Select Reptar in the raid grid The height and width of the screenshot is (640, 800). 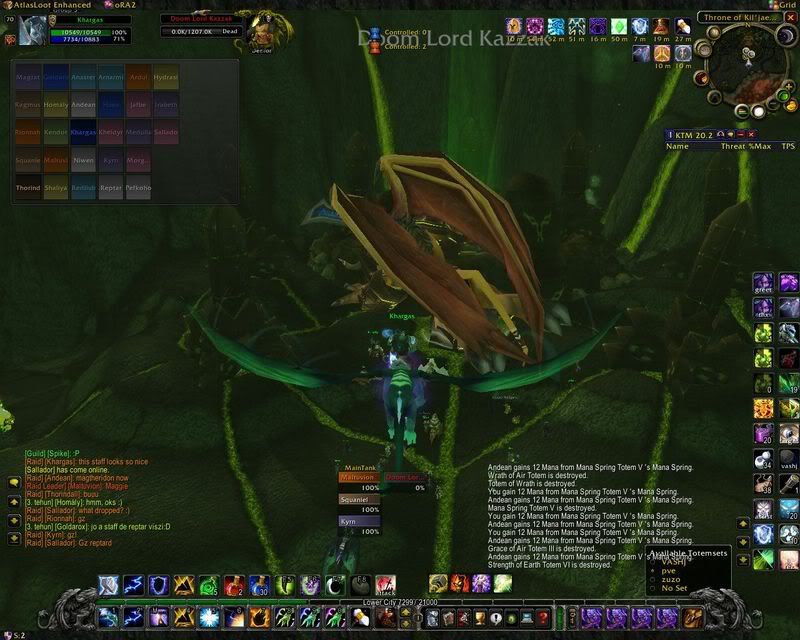(x=110, y=188)
